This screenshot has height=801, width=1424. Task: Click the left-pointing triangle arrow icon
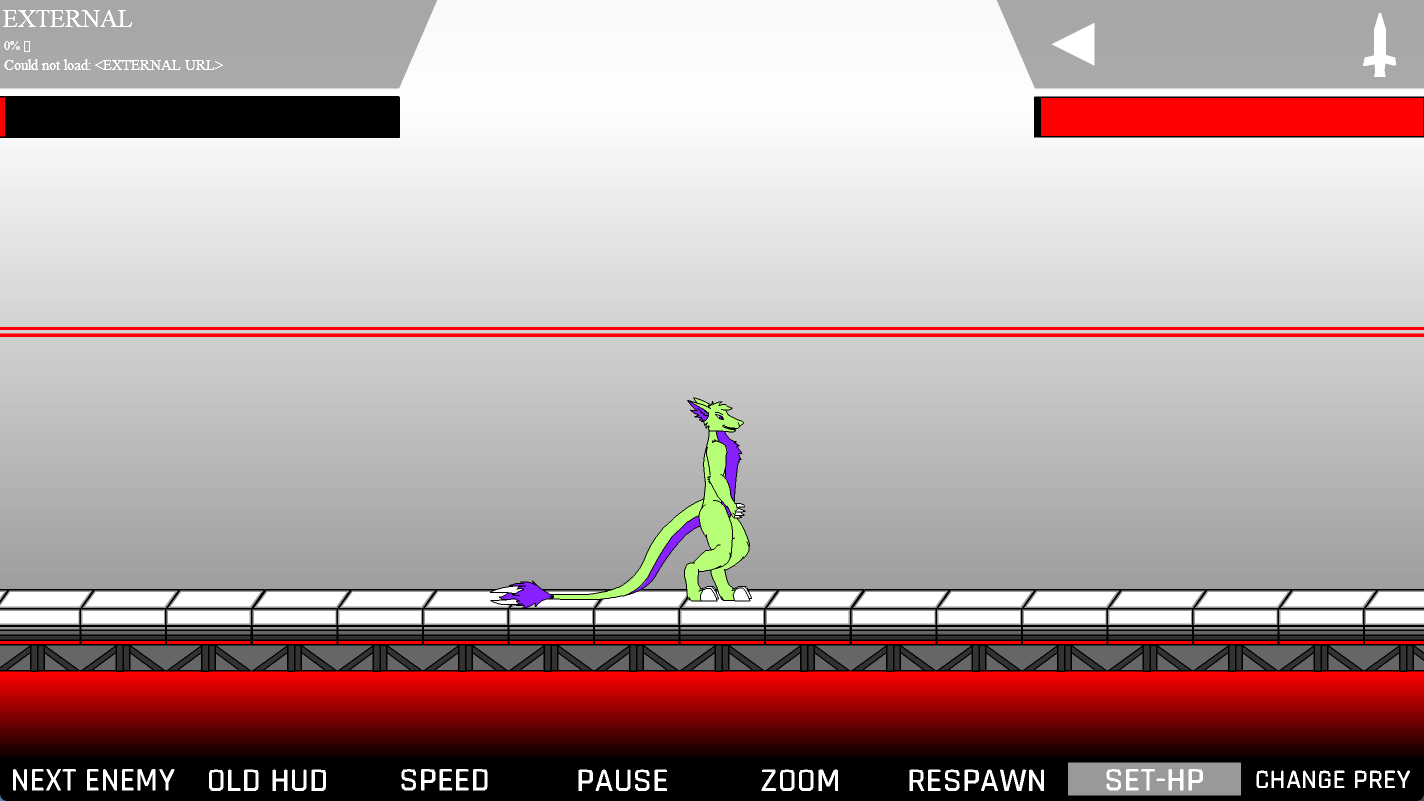1073,43
